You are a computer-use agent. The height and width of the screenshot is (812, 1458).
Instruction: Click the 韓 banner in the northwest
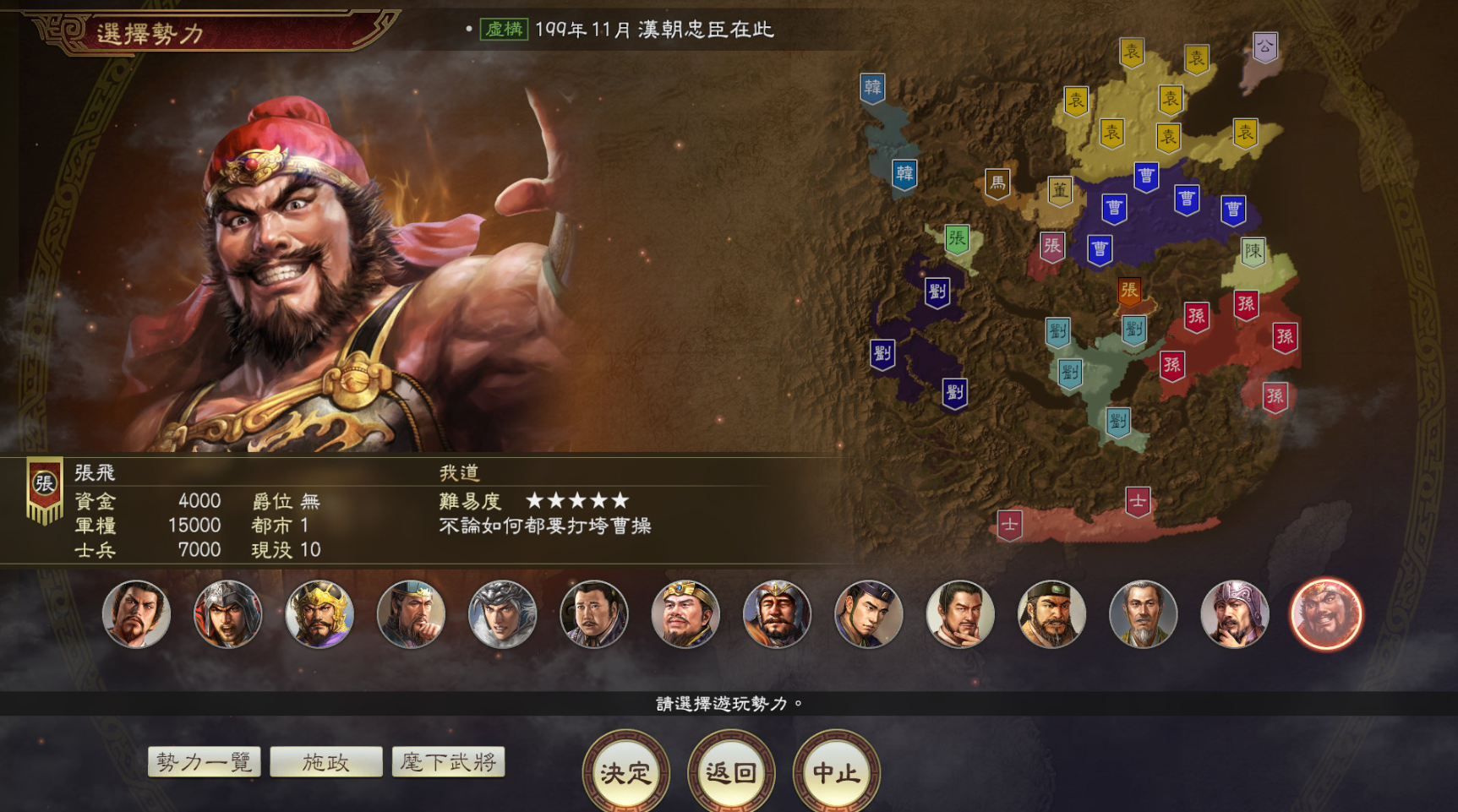(x=873, y=86)
